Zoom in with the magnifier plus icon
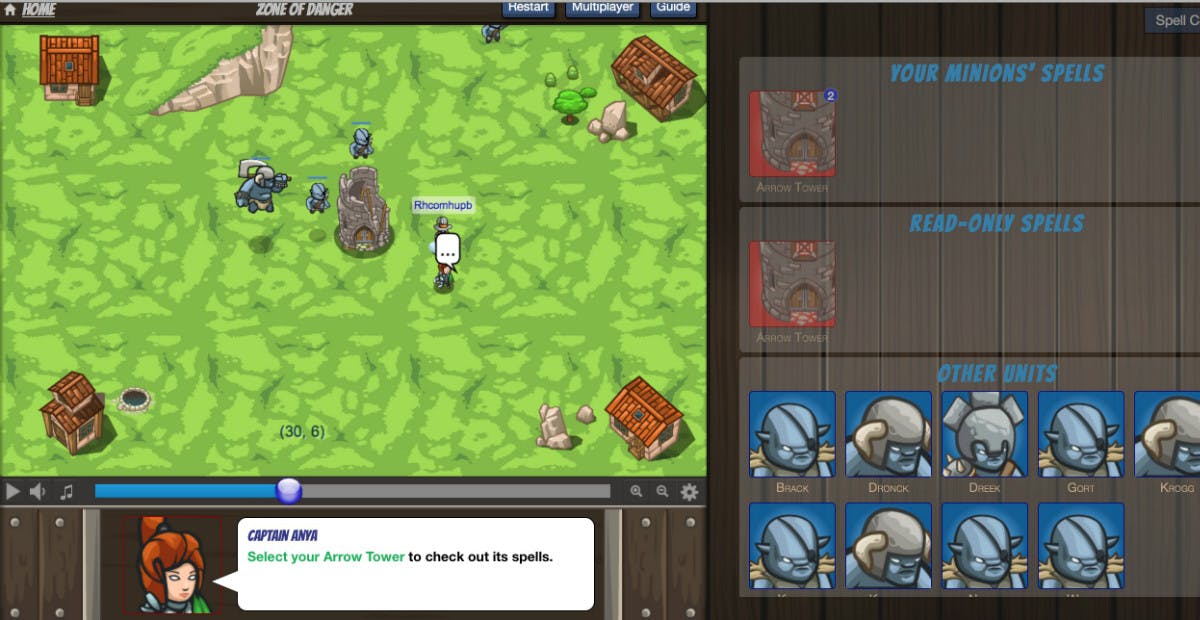Image resolution: width=1200 pixels, height=620 pixels. pyautogui.click(x=636, y=491)
